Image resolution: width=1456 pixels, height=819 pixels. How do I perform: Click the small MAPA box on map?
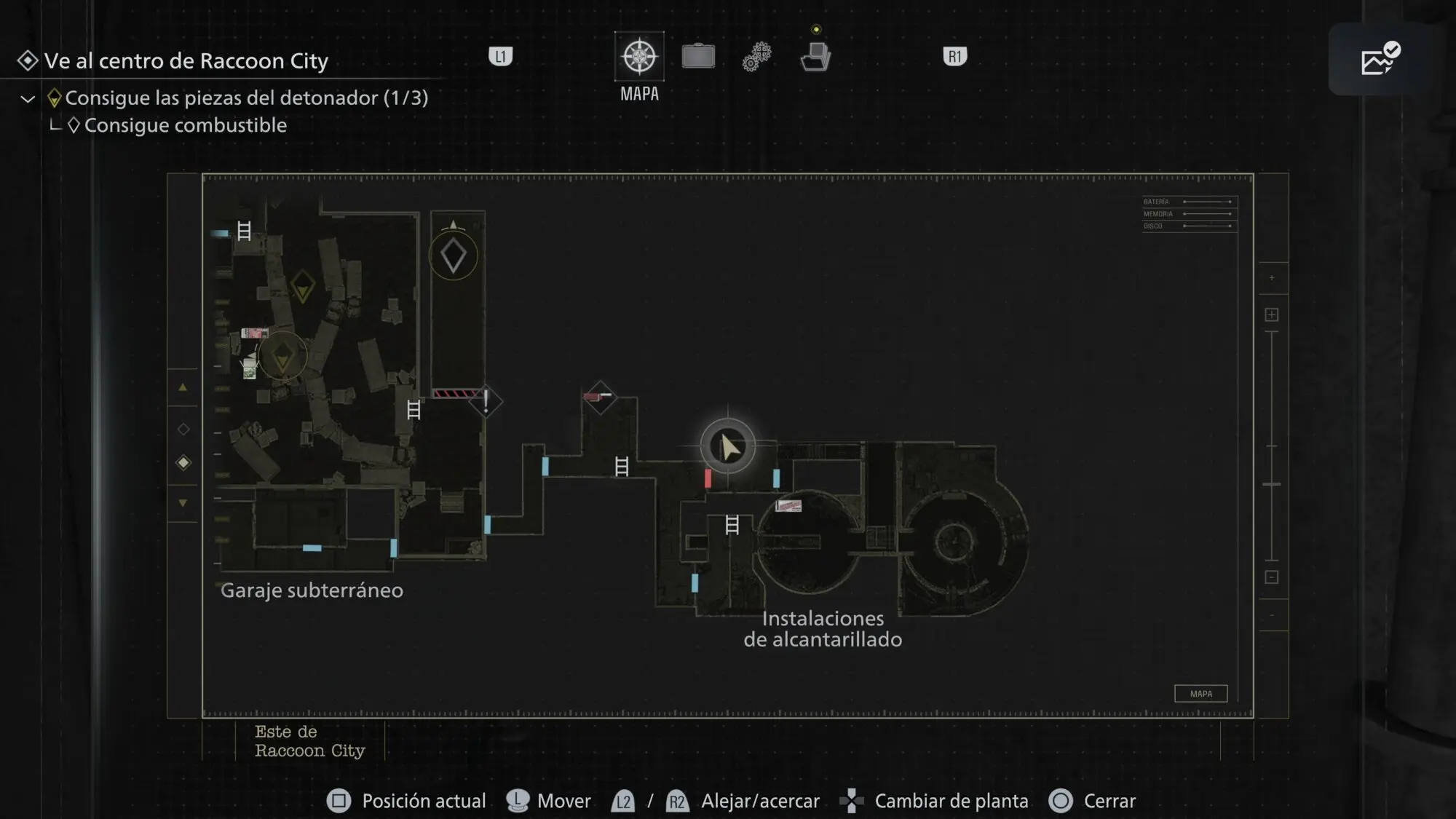click(x=1200, y=694)
